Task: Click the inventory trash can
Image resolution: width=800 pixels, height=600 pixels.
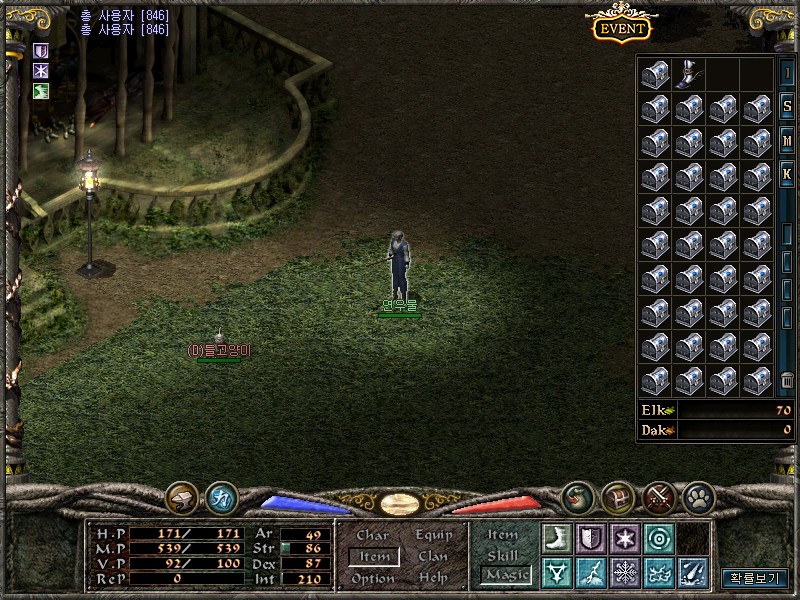Action: pos(787,380)
